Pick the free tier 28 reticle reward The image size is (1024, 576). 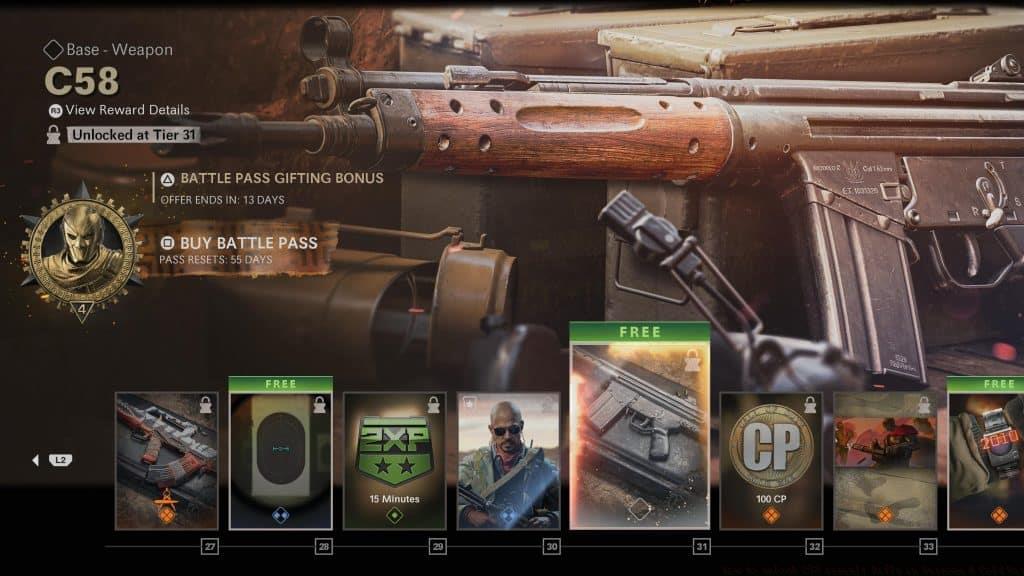point(280,460)
